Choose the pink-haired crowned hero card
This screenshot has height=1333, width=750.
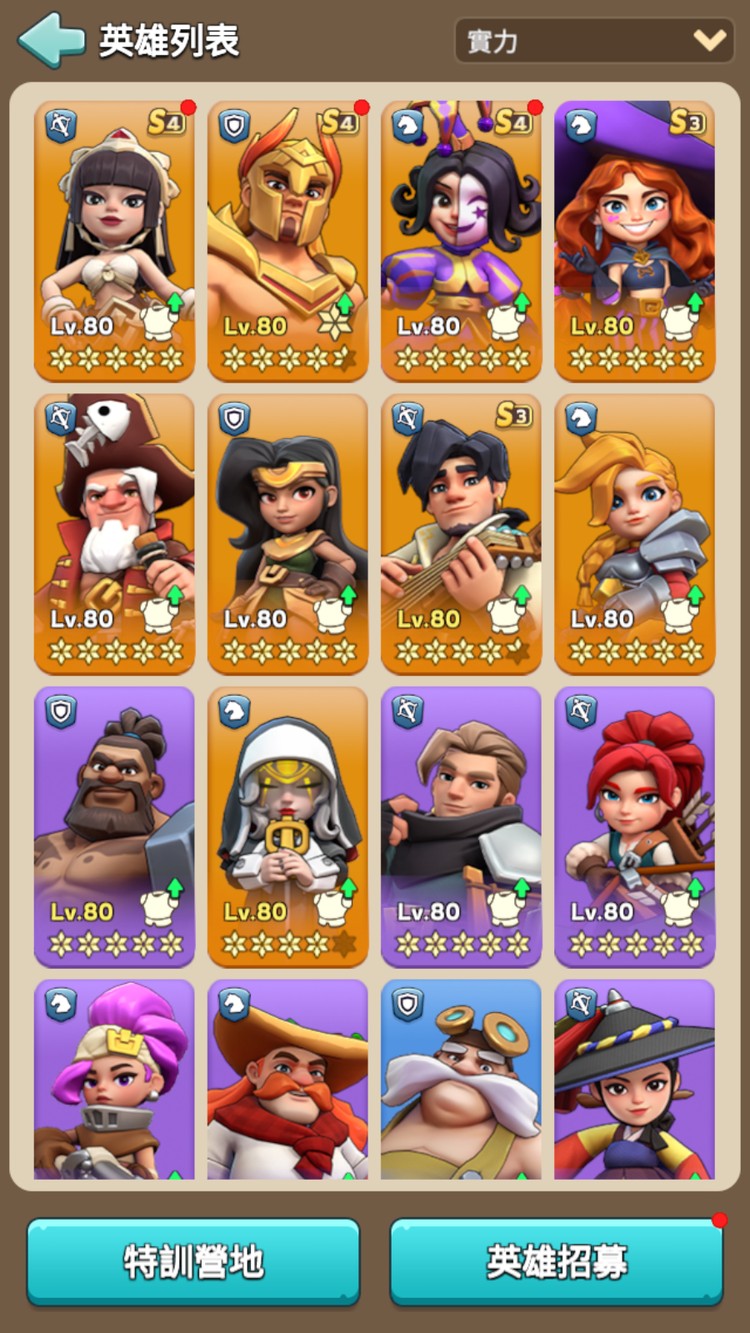click(115, 1080)
